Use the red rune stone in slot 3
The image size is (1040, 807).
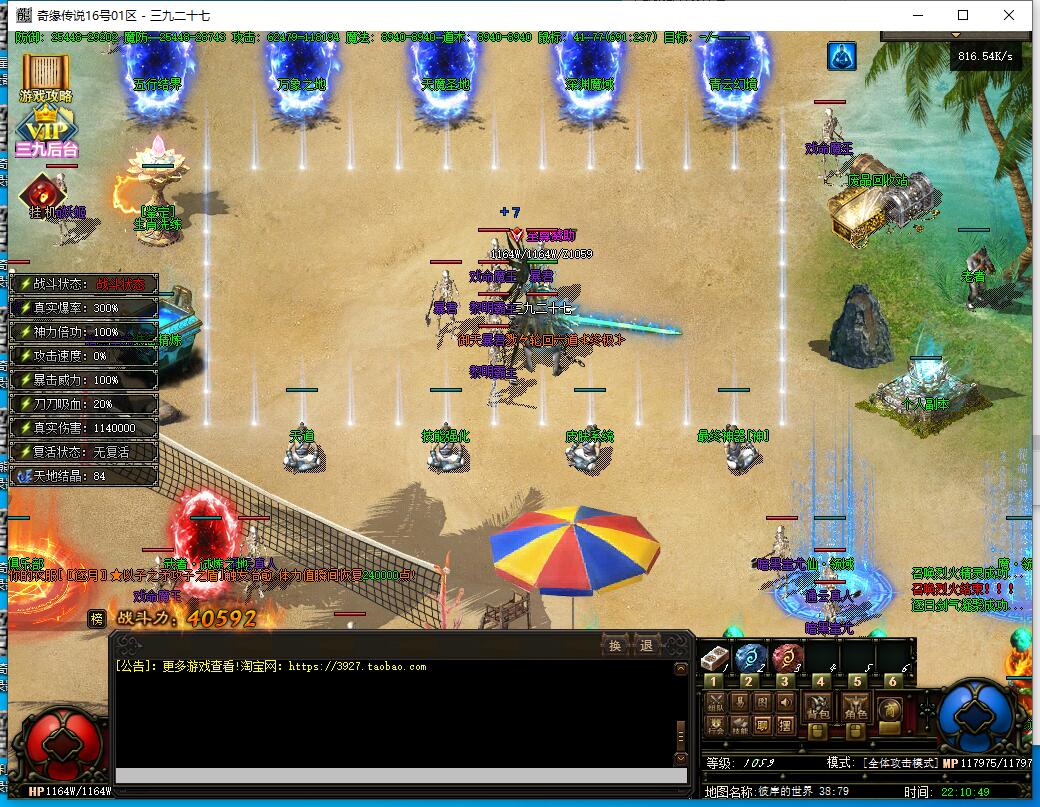tap(786, 658)
